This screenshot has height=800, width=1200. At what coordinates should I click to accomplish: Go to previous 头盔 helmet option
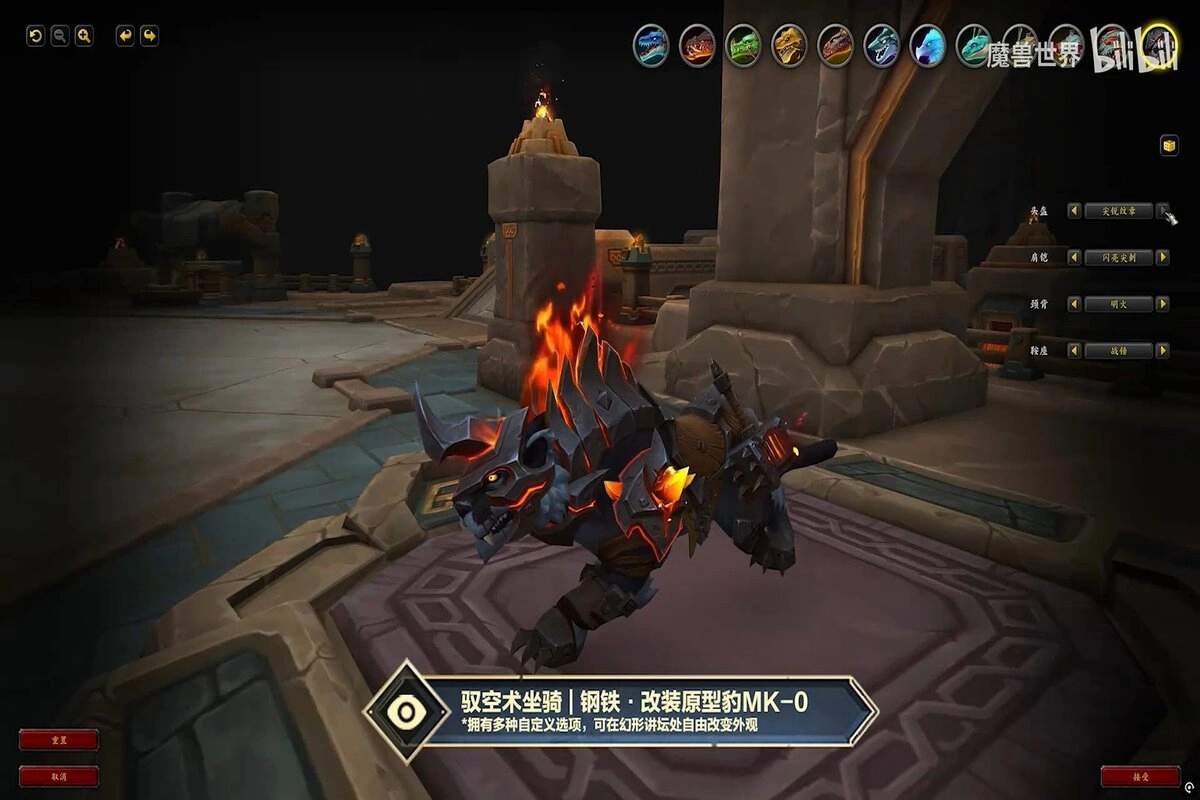[1074, 211]
